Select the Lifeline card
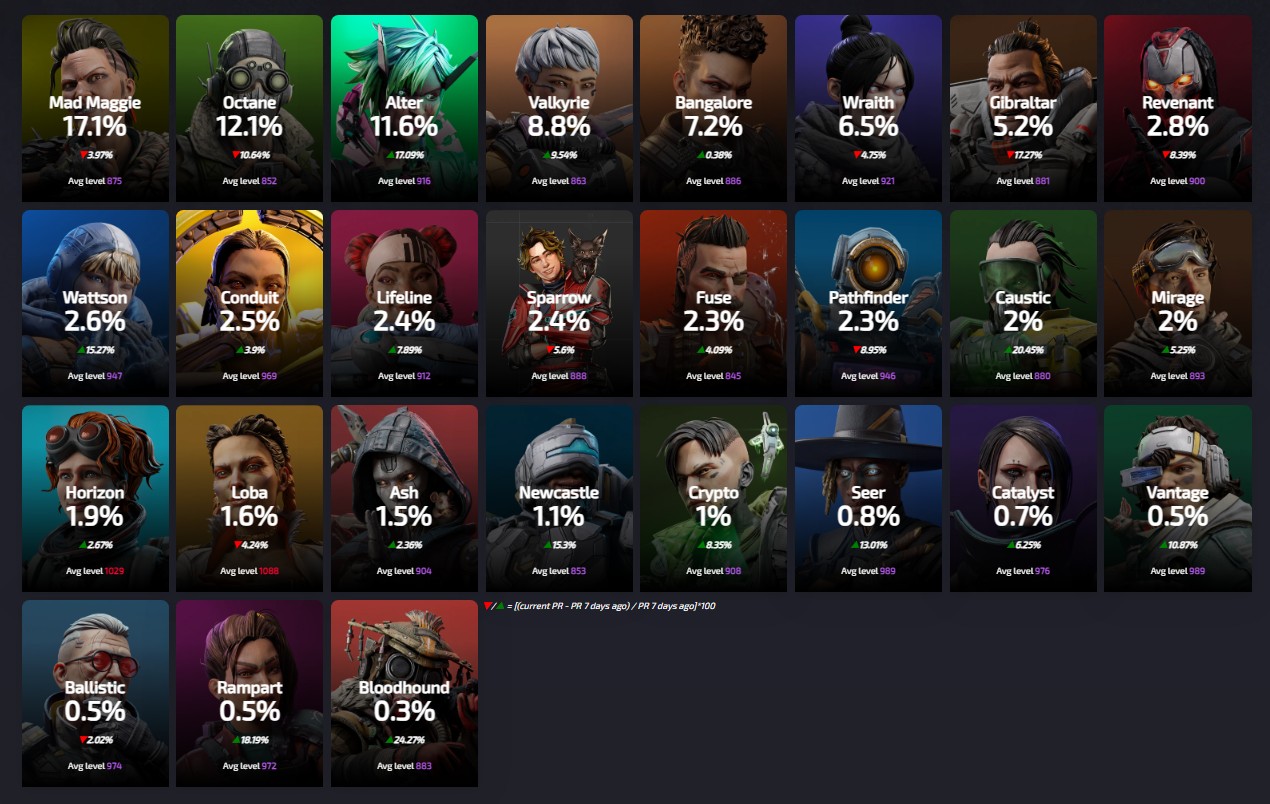The width and height of the screenshot is (1270, 804). [404, 303]
